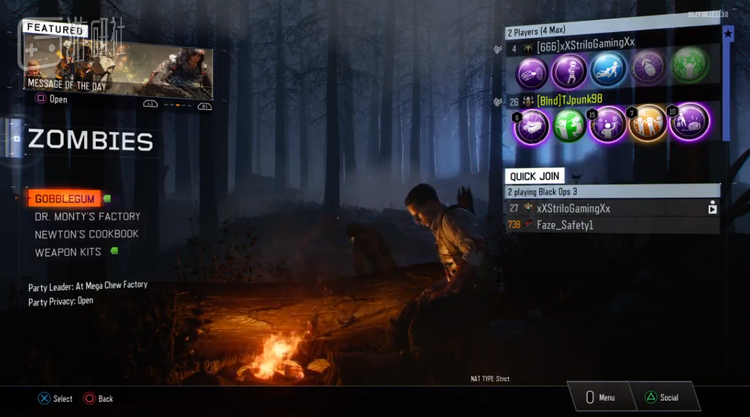Click the blue GobbleGum in xXStriloGamingXx's pack
Screen dimensions: 750x417
(x=608, y=70)
